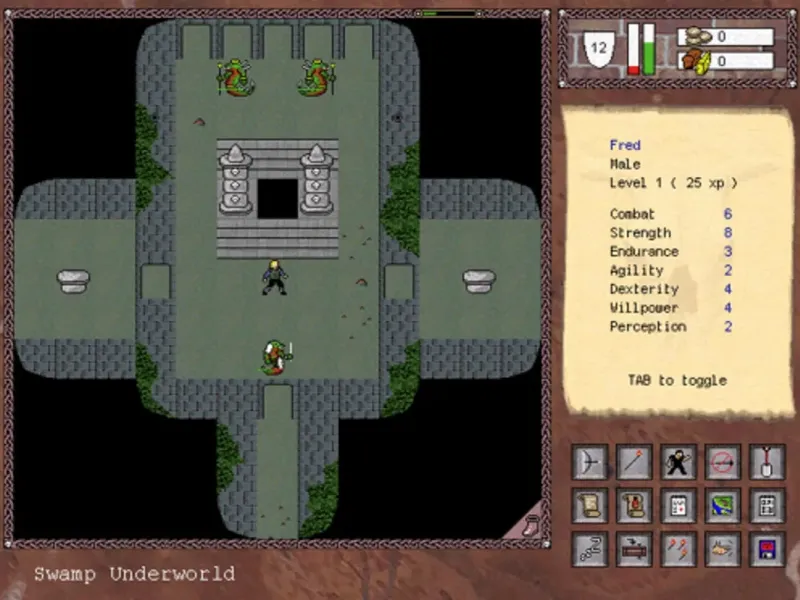Activate the tan animal icon
The width and height of the screenshot is (800, 600).
[723, 548]
